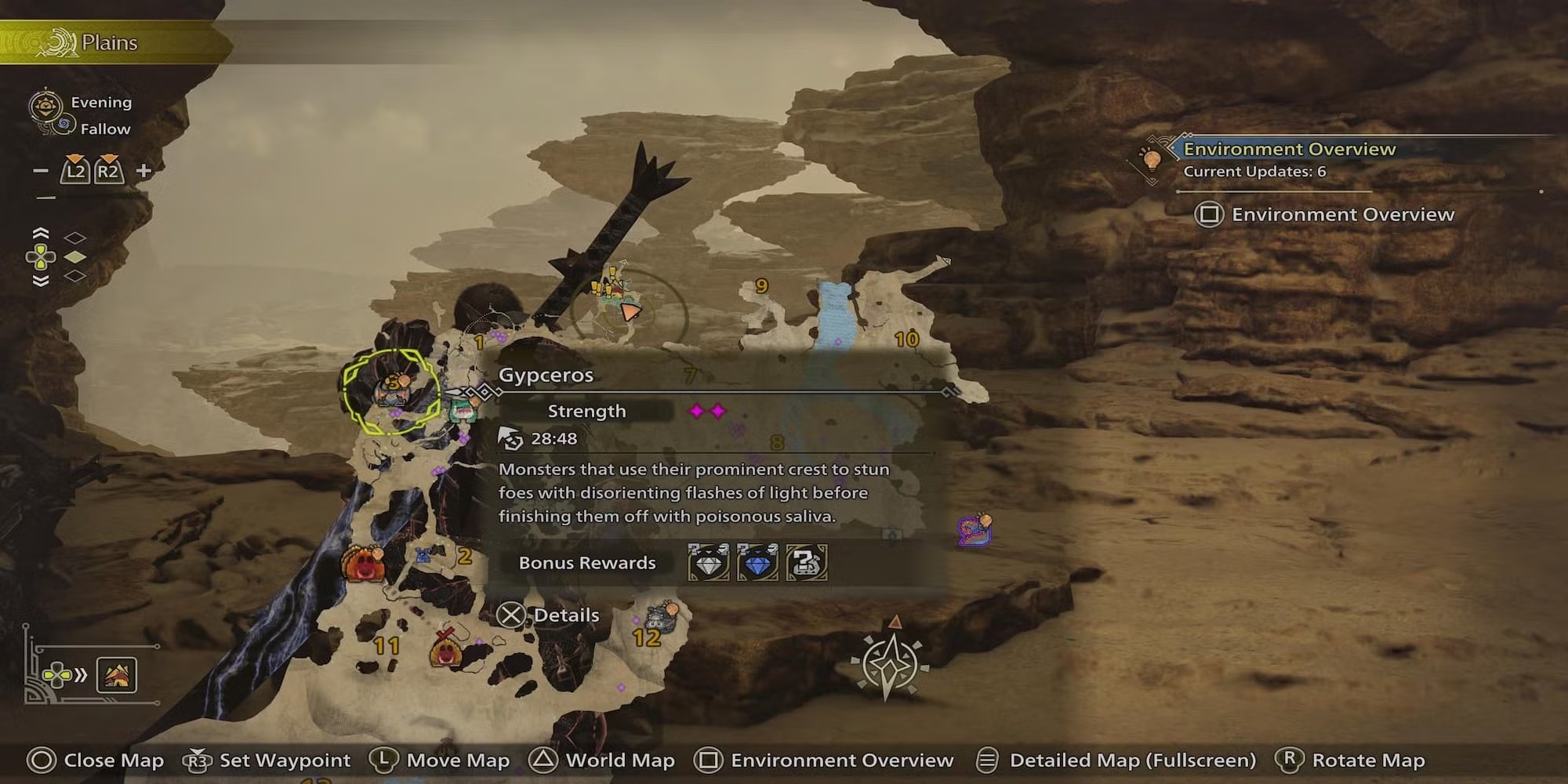Open Detailed Map (Fullscreen) option
Viewport: 1568px width, 784px height.
coord(1116,760)
